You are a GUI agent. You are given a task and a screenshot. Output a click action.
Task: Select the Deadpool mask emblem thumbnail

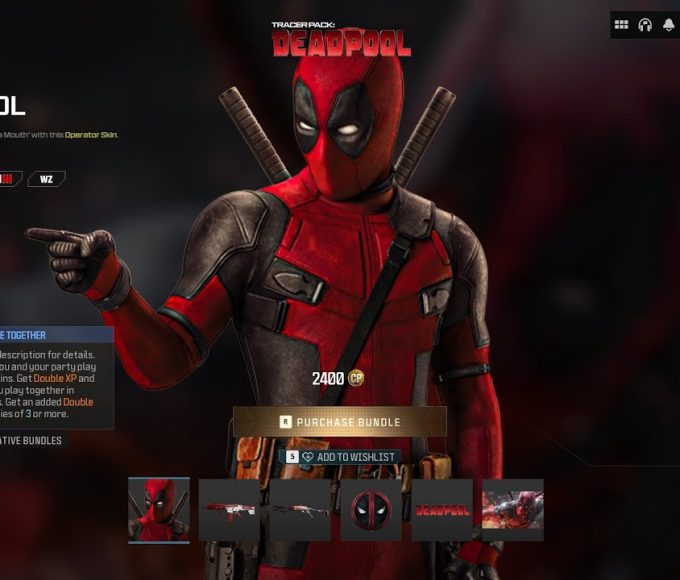(x=371, y=510)
